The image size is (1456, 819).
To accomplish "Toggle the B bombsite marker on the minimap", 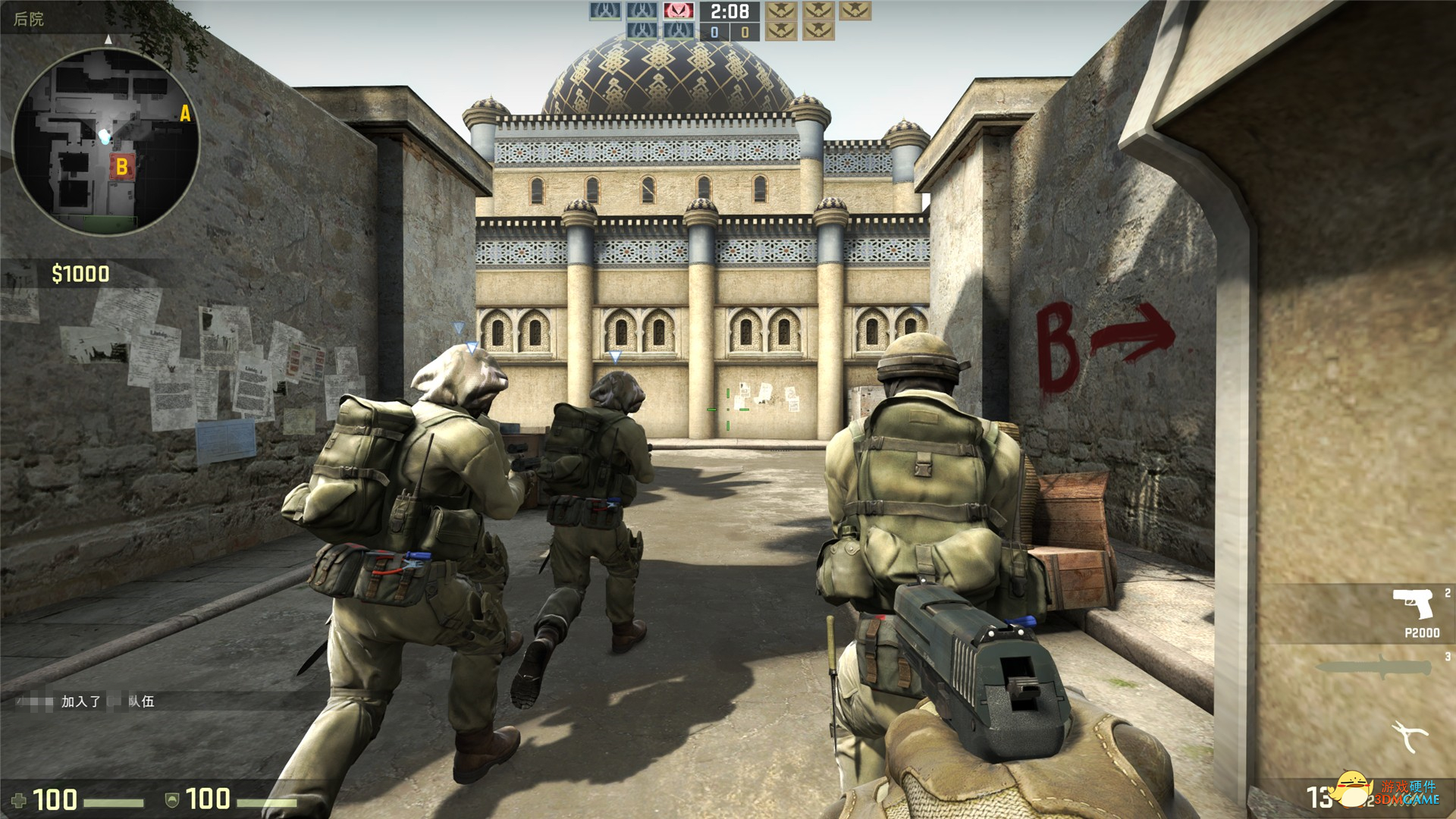I will coord(124,166).
